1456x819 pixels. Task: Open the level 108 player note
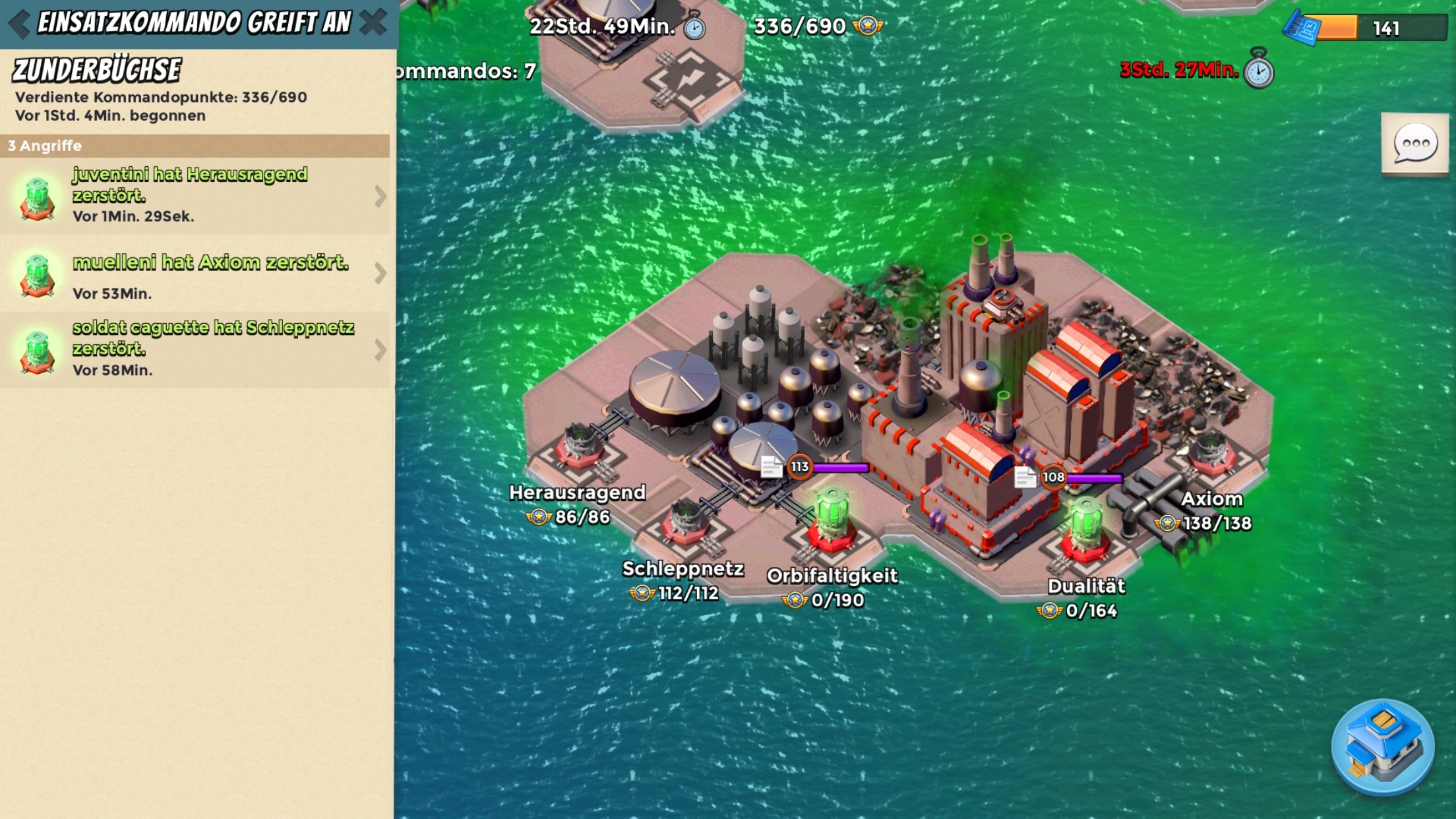tap(1024, 477)
